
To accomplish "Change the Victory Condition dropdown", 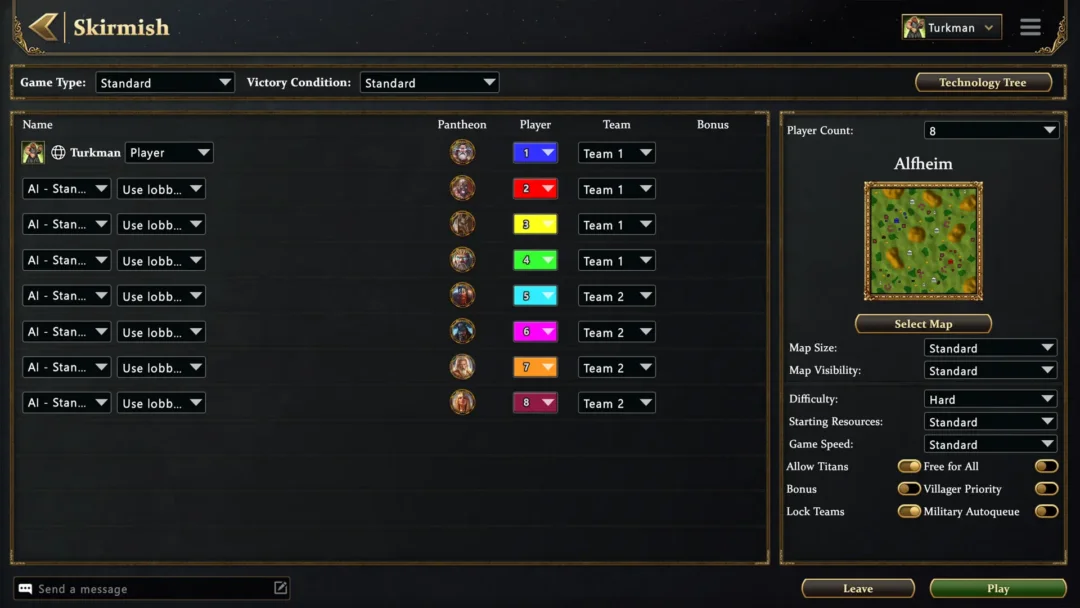I will (x=429, y=83).
